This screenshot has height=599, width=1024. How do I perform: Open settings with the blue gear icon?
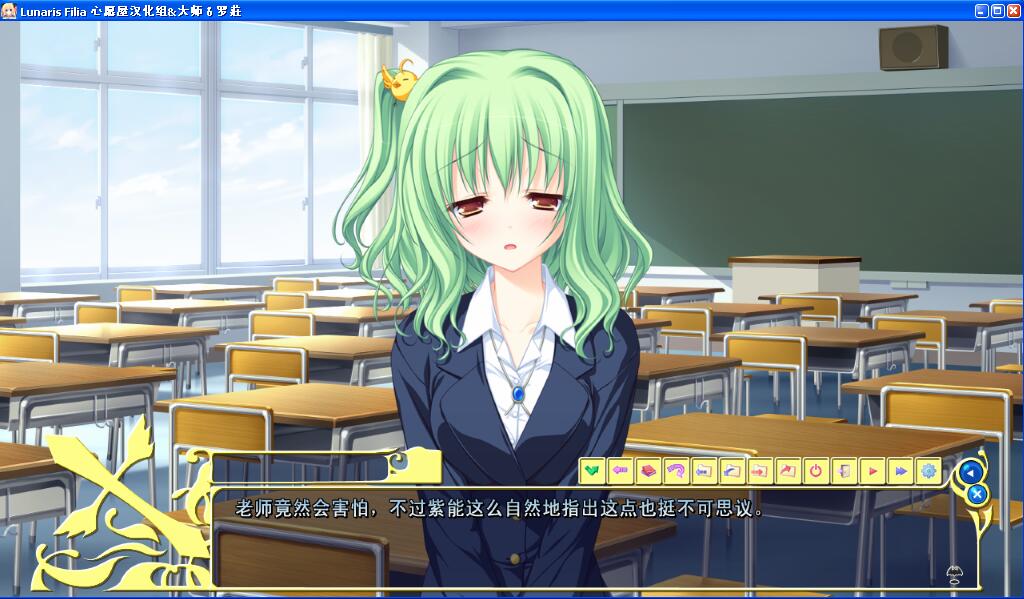(928, 470)
